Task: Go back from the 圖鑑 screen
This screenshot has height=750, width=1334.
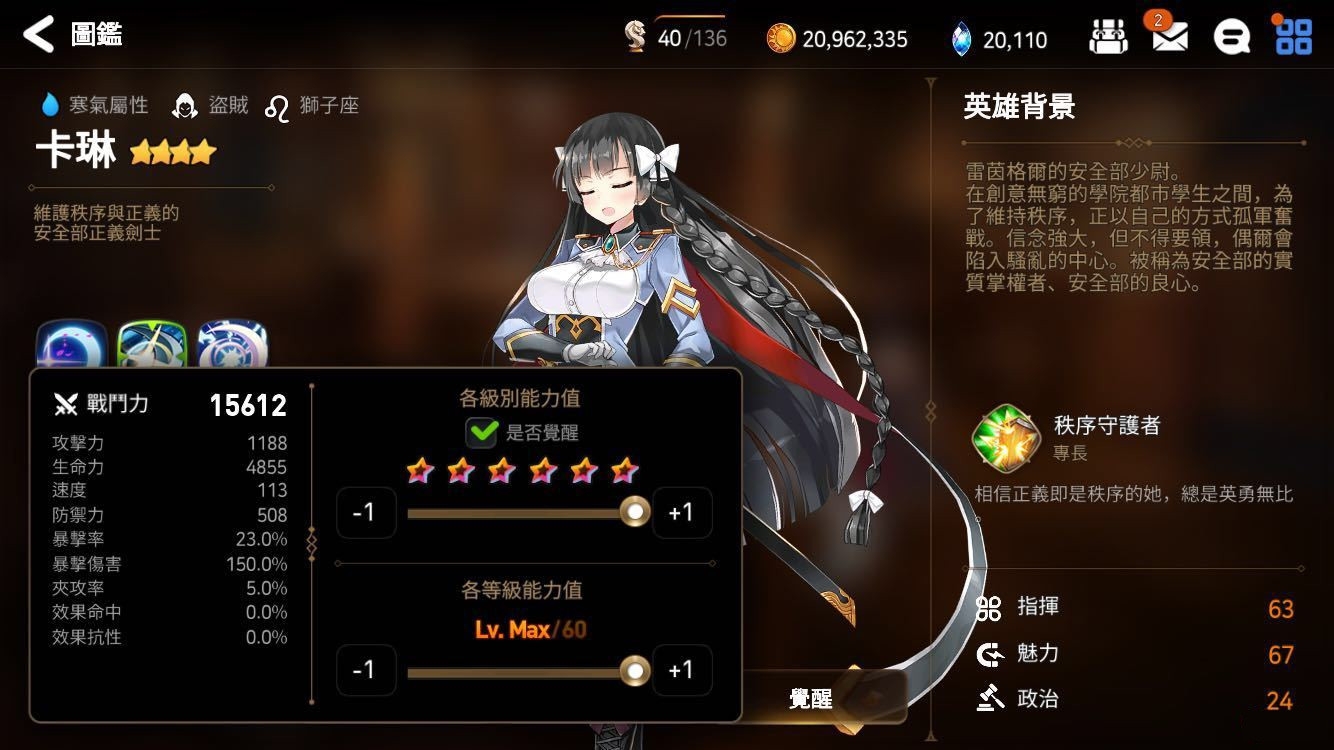Action: [x=38, y=35]
